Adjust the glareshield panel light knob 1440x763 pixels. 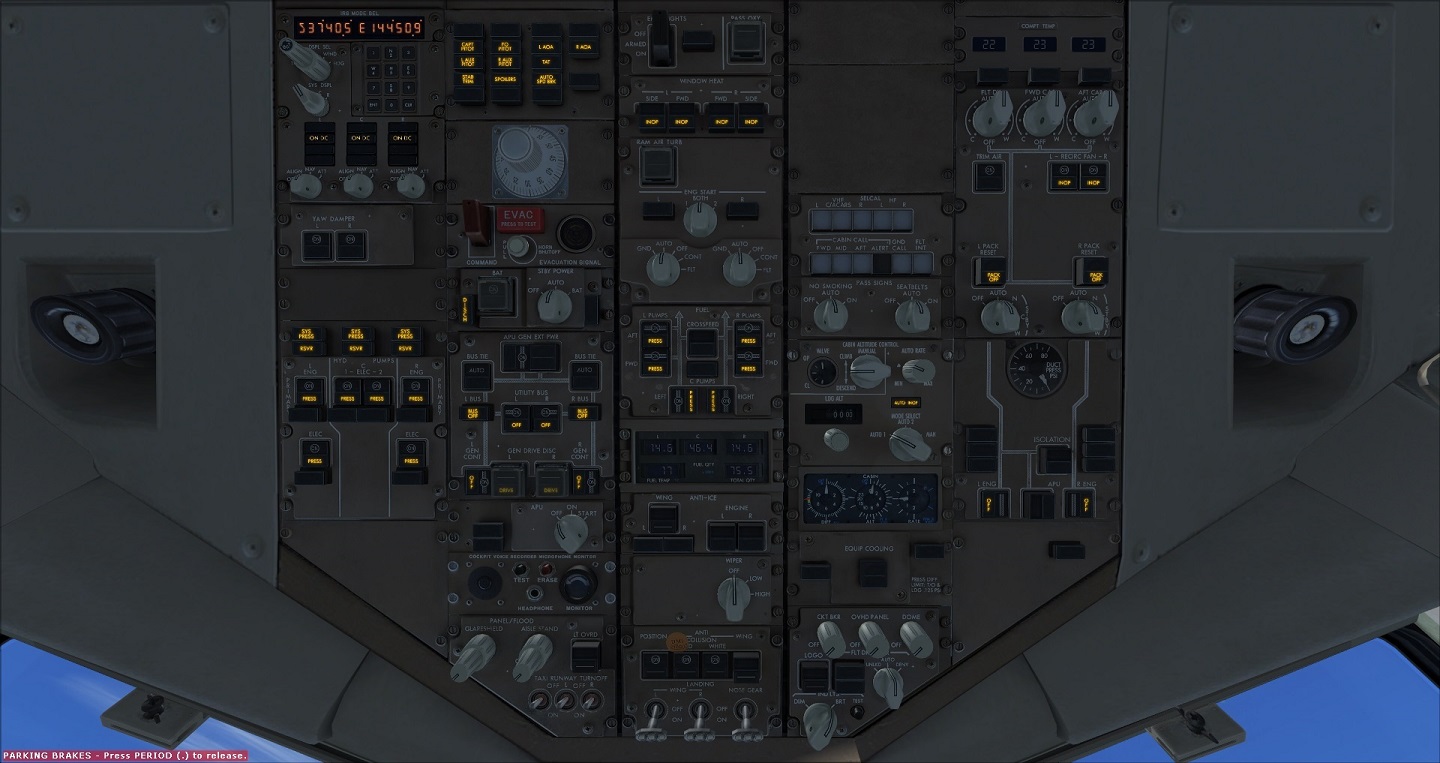(474, 654)
